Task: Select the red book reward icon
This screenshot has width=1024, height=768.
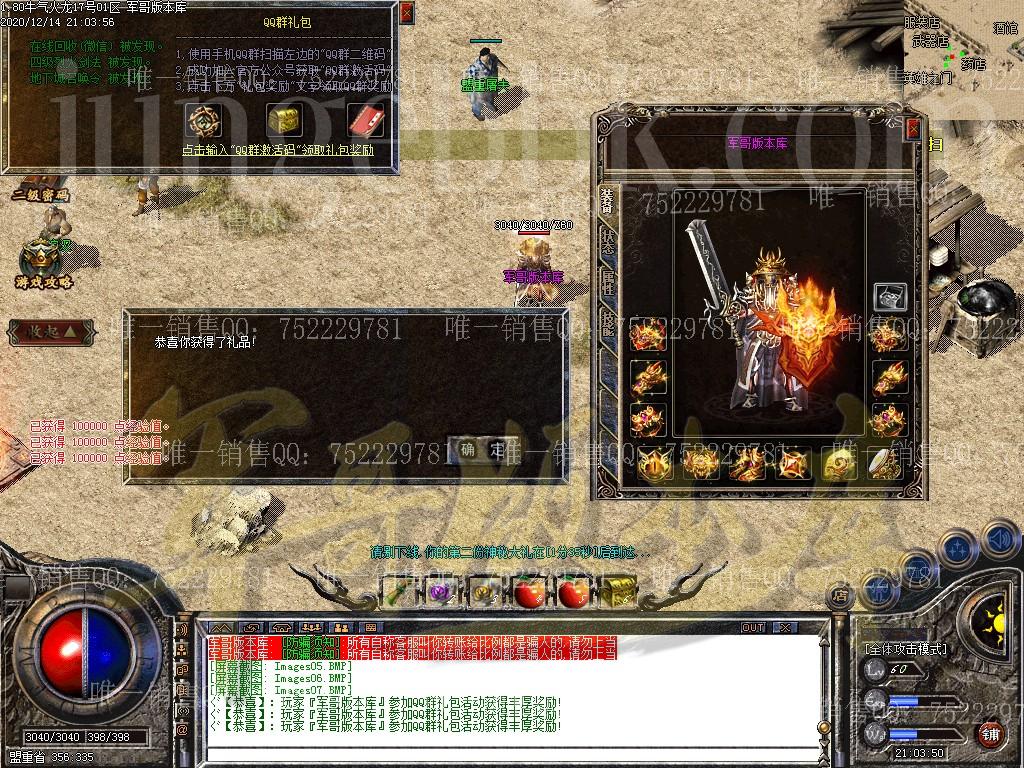Action: click(364, 120)
